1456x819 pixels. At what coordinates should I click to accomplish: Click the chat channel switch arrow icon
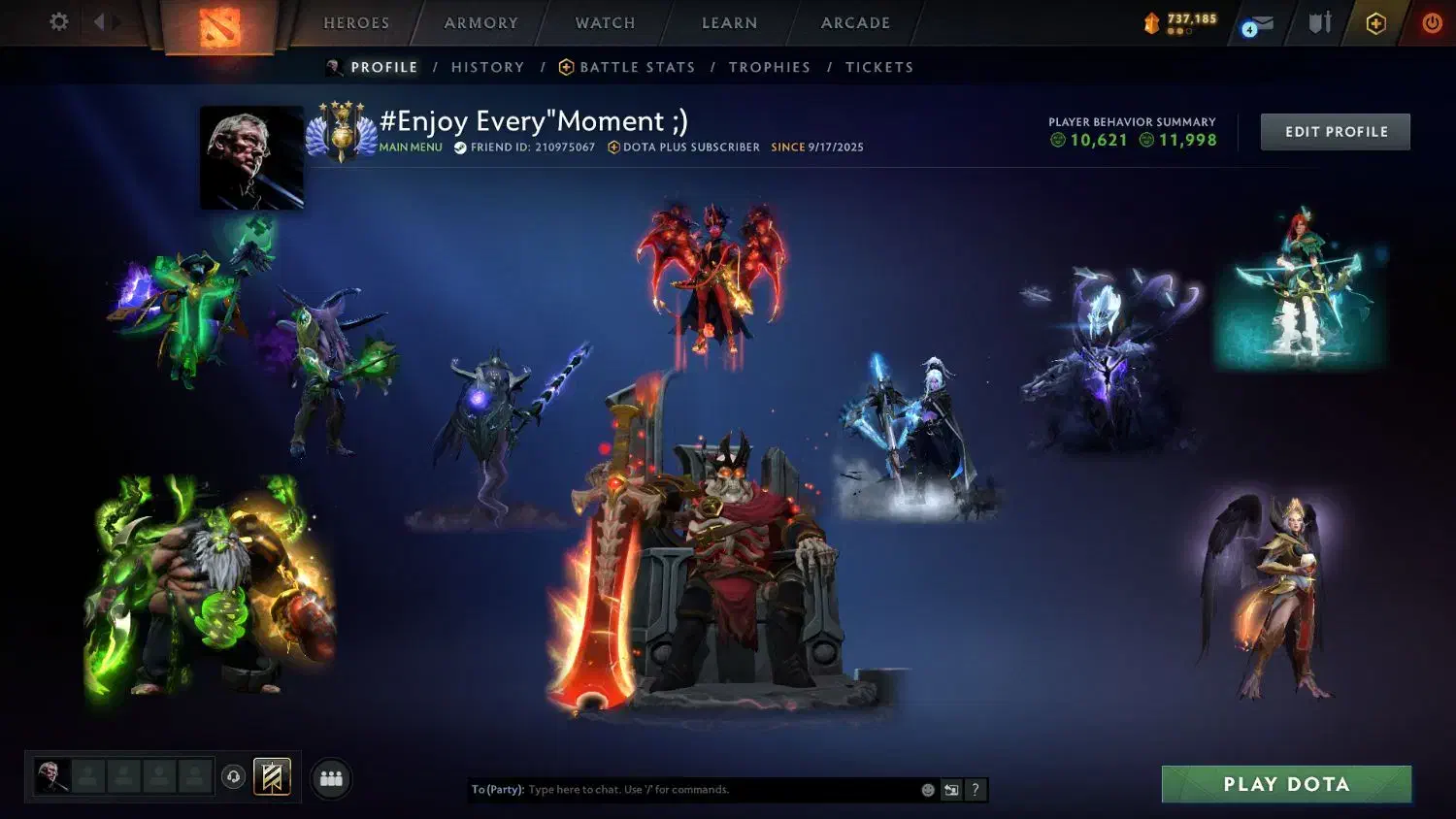click(950, 789)
